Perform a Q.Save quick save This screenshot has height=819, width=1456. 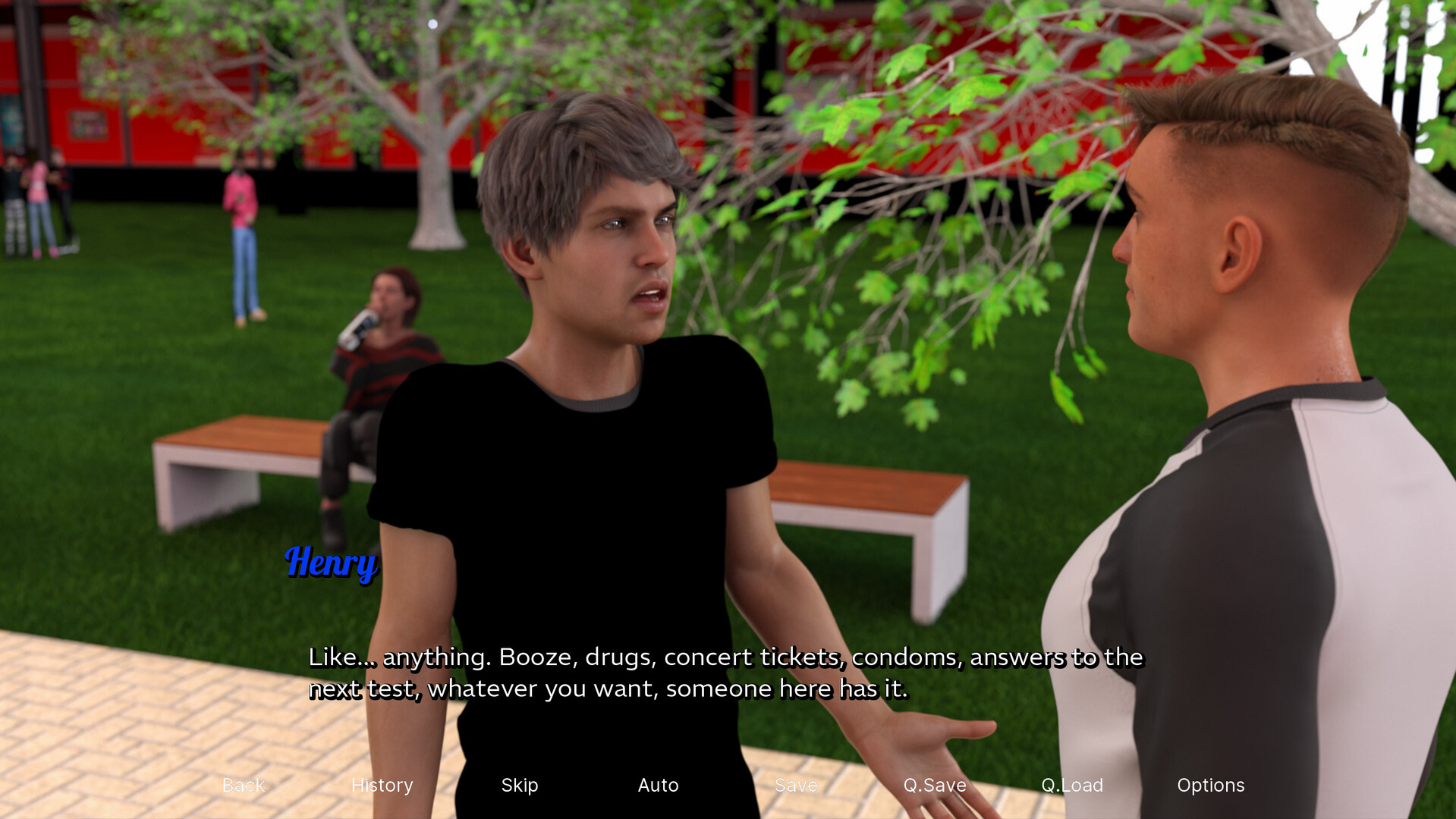[x=935, y=786]
